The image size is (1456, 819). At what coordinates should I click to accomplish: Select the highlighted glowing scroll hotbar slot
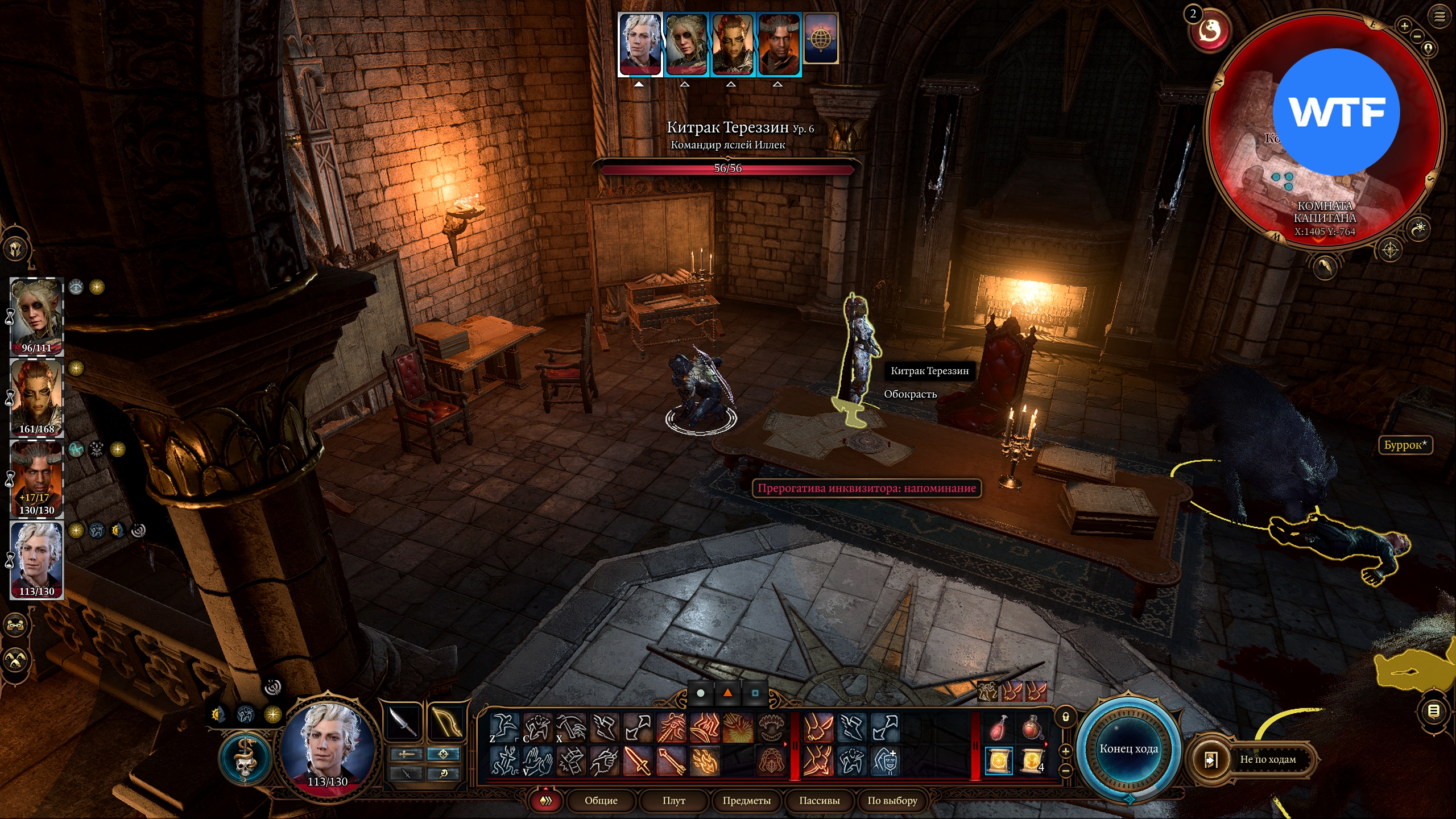999,761
